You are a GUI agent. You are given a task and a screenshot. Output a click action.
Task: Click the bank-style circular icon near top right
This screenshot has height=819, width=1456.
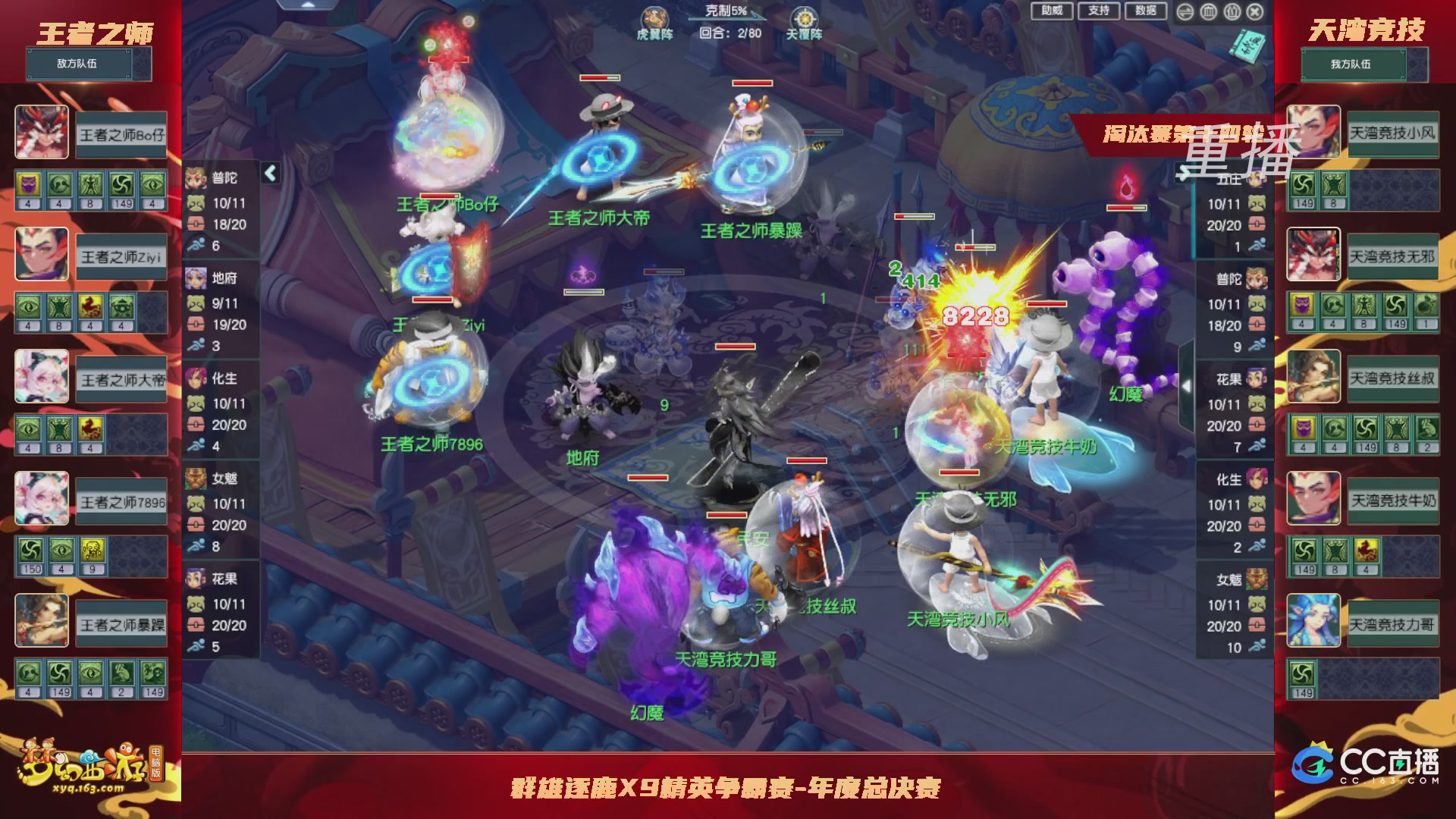(1208, 12)
